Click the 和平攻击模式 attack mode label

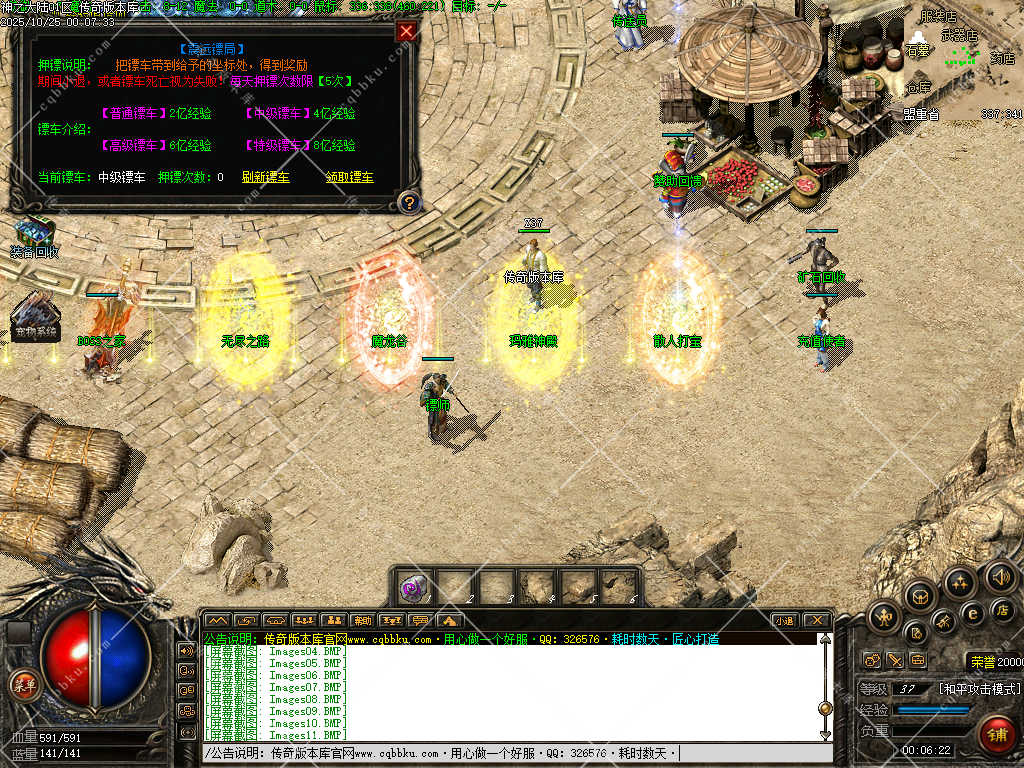(978, 689)
